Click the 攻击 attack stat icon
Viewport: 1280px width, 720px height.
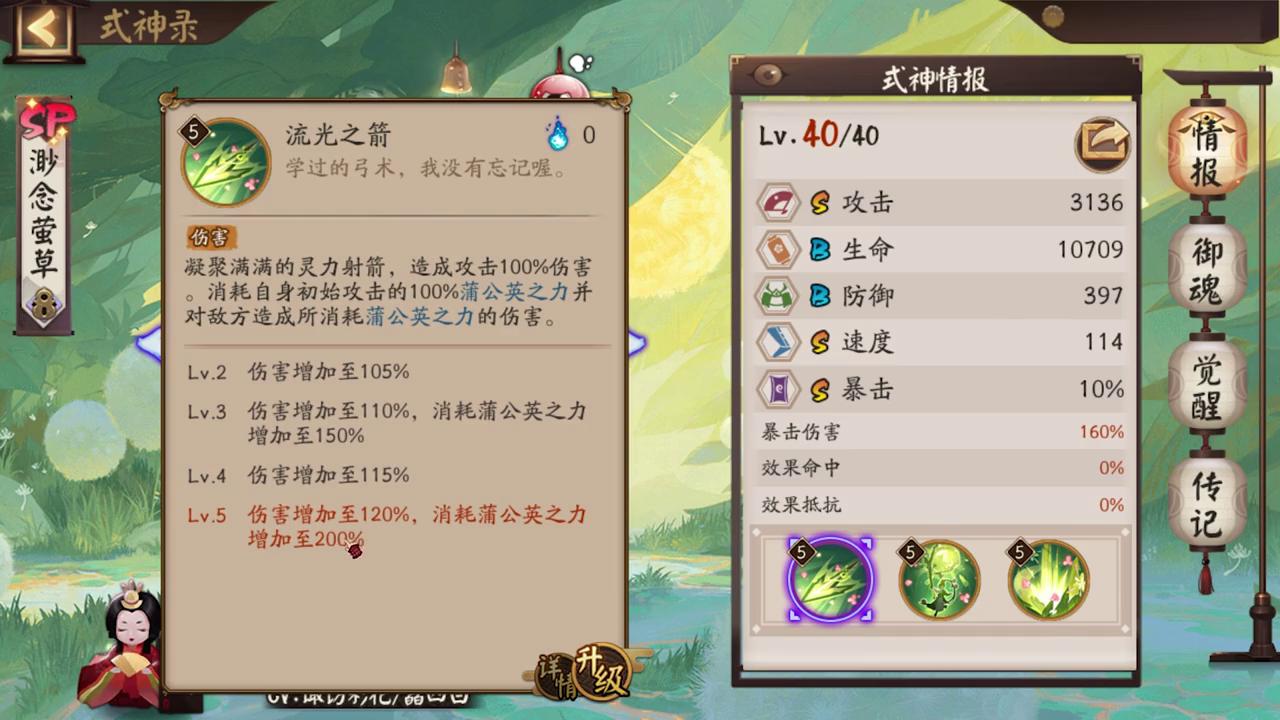(x=779, y=203)
